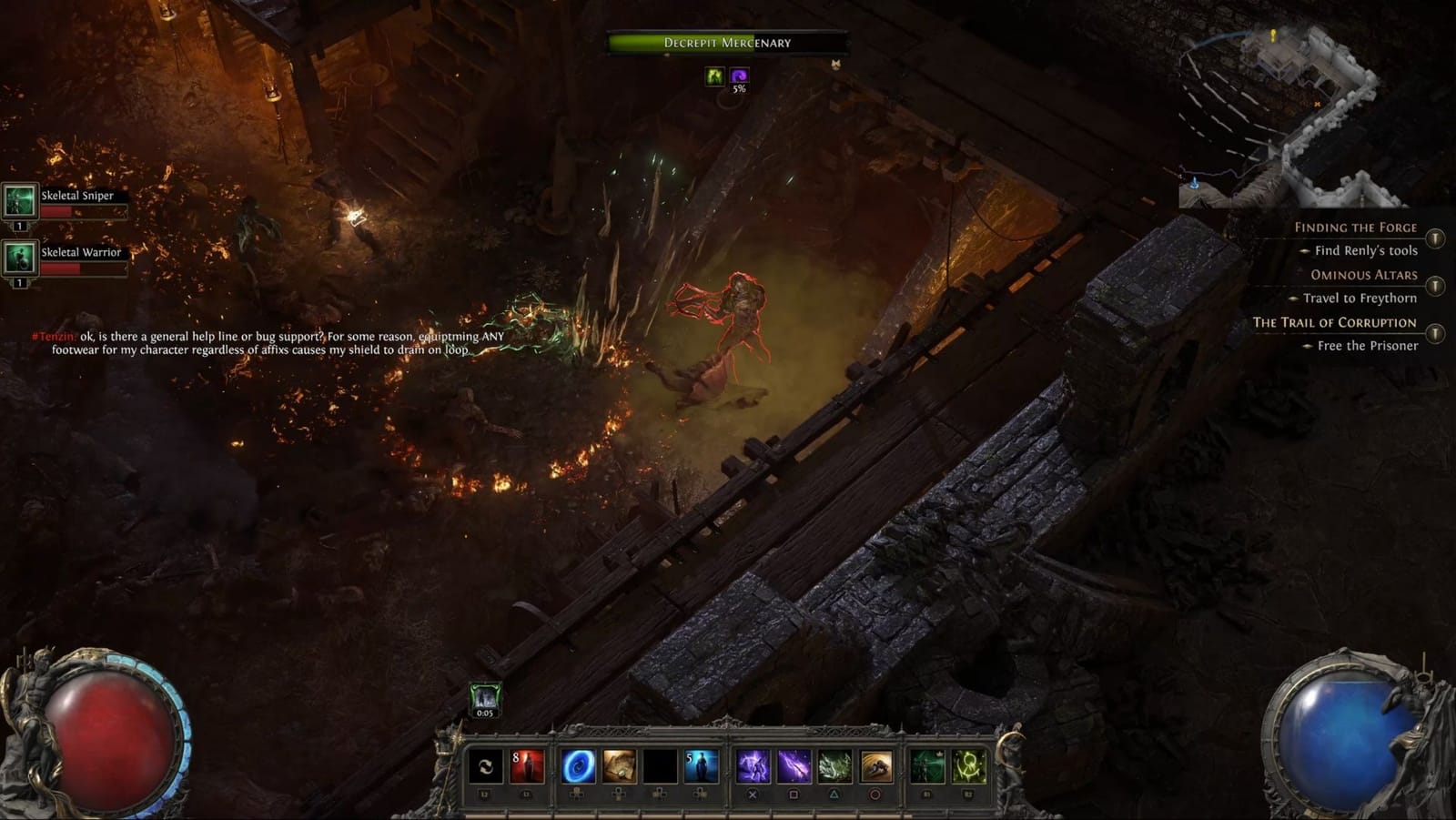This screenshot has height=820, width=1456.
Task: Activate the green toxic skill bound to Triangle
Action: tap(834, 766)
